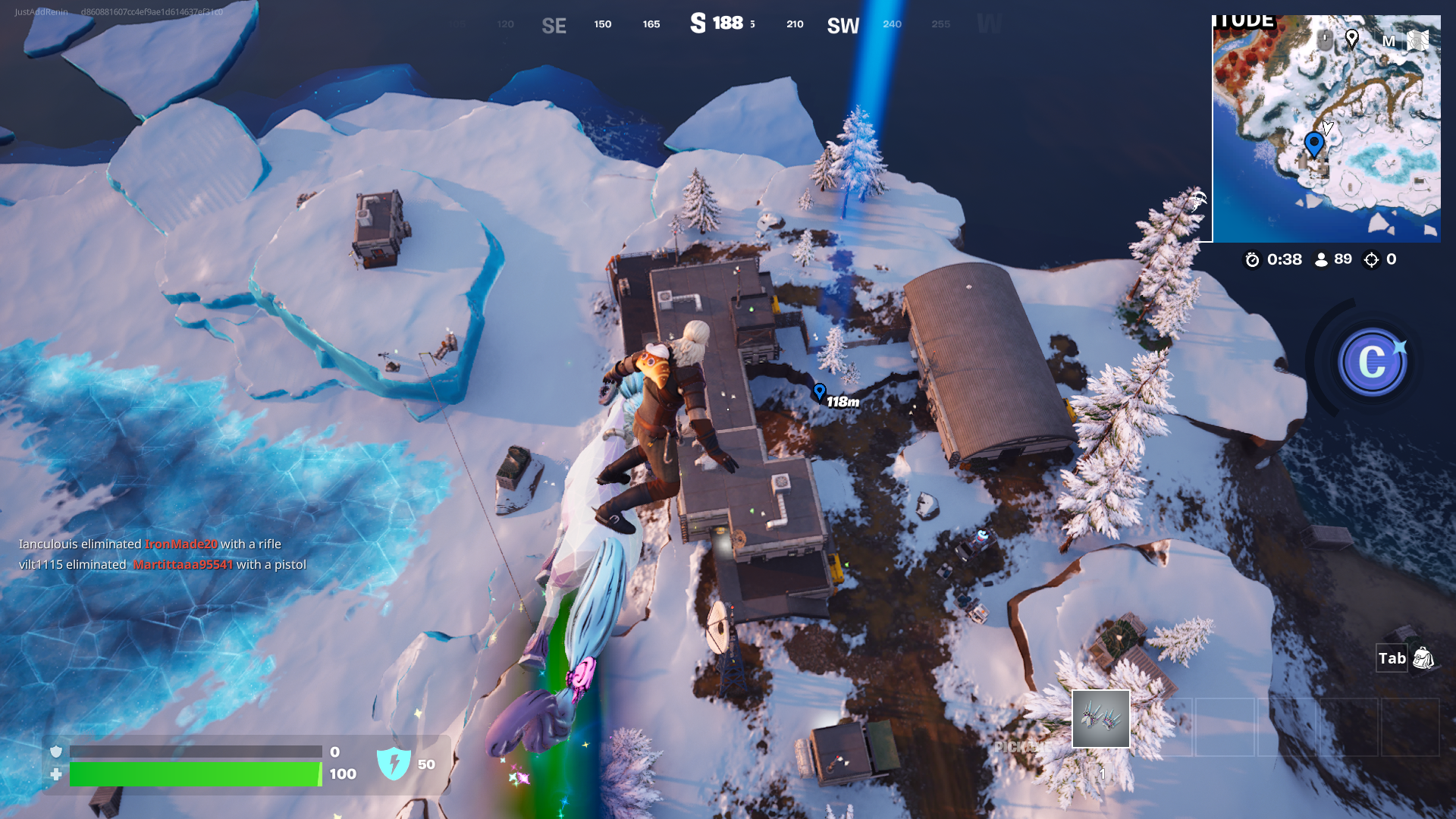
Task: Click the eliminations crosshair icon showing 0
Action: (x=1373, y=259)
